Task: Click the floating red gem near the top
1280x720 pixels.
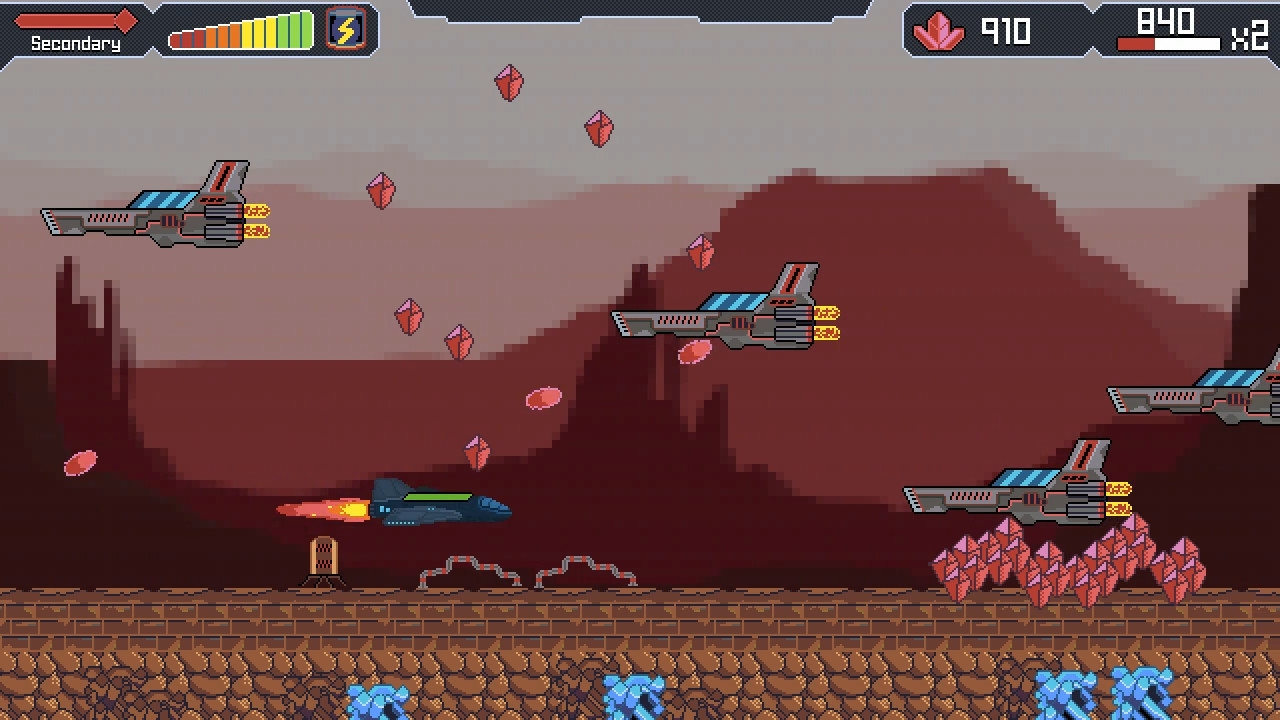Action: pos(508,80)
